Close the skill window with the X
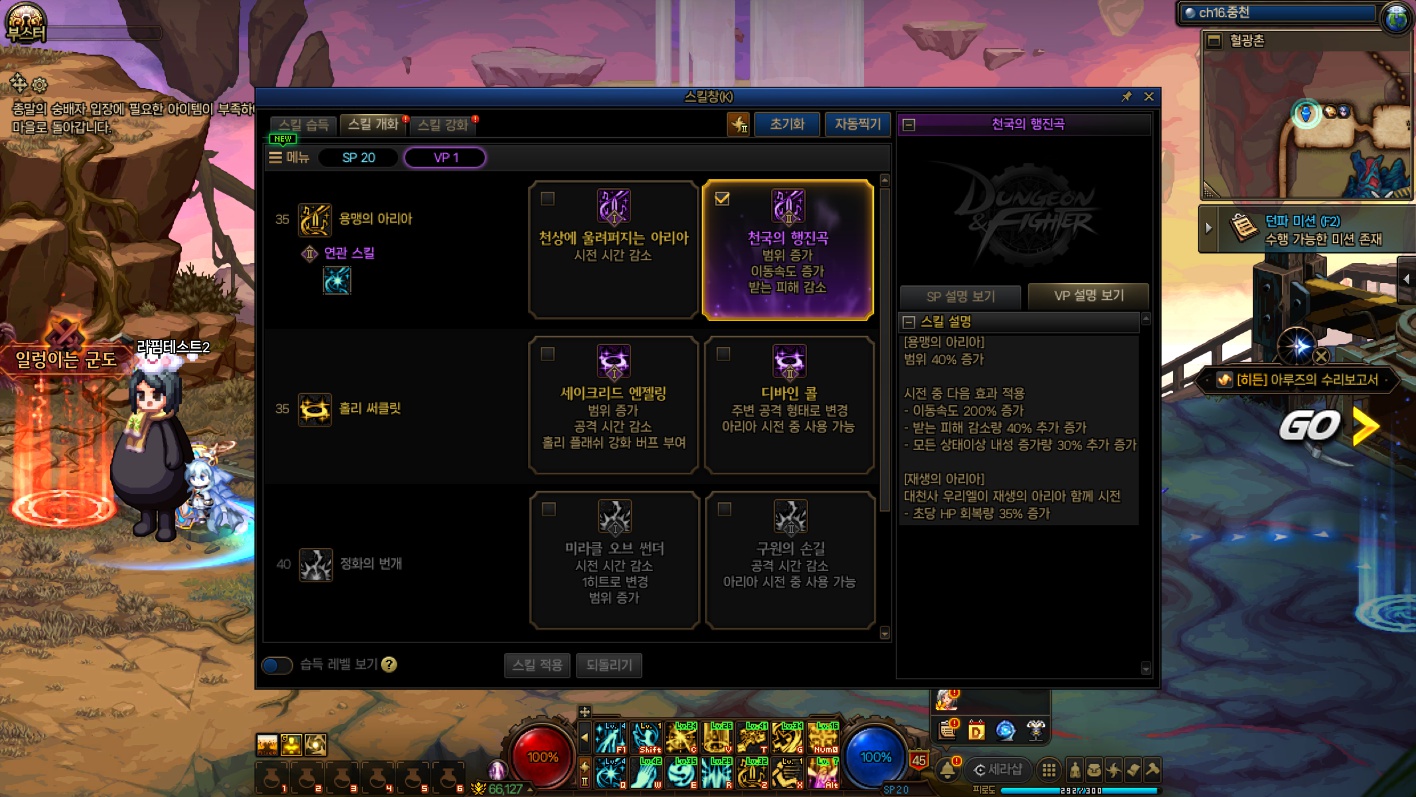 1148,97
